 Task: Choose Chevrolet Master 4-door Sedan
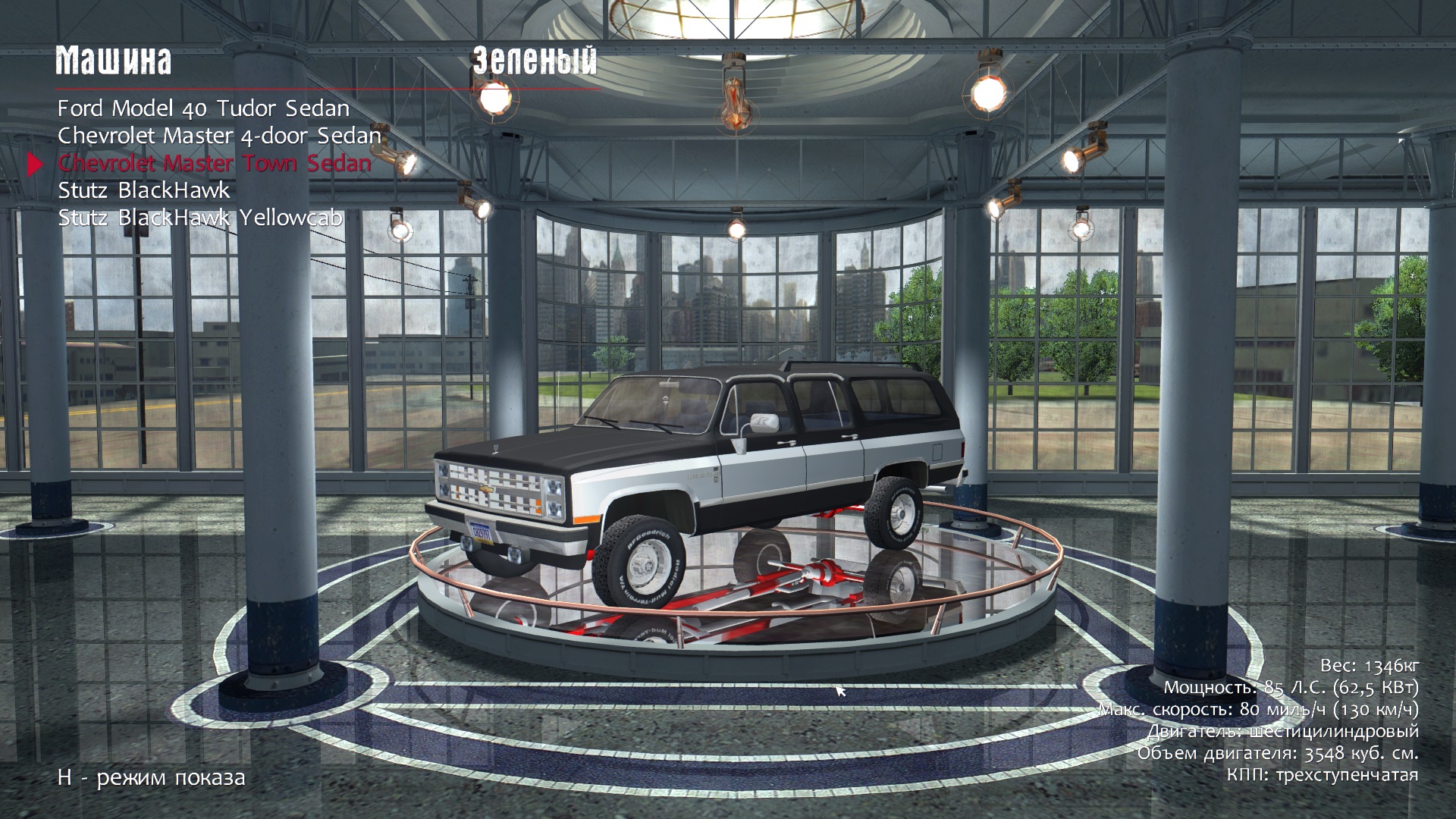click(219, 136)
